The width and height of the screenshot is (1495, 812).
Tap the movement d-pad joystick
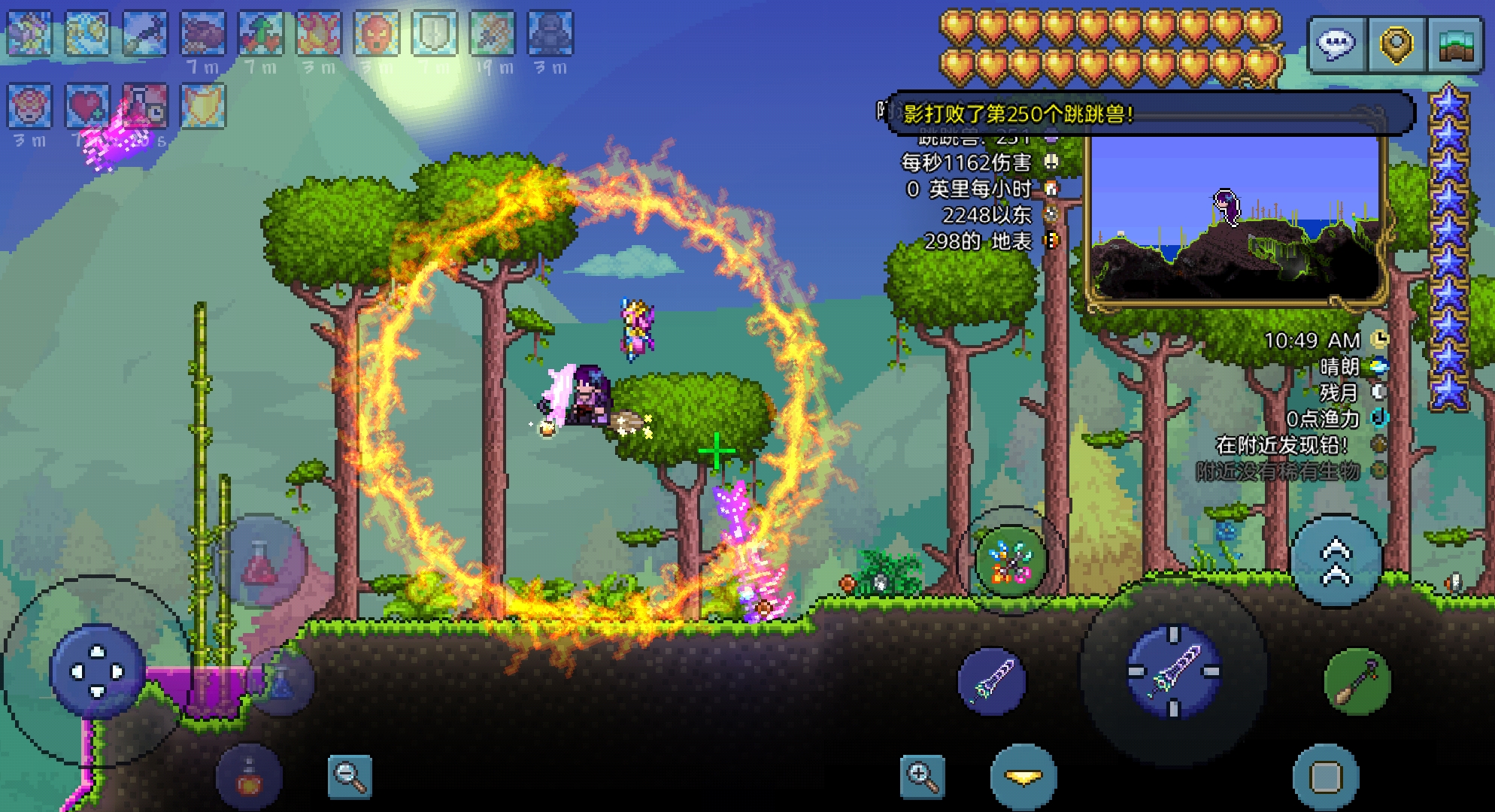(97, 671)
